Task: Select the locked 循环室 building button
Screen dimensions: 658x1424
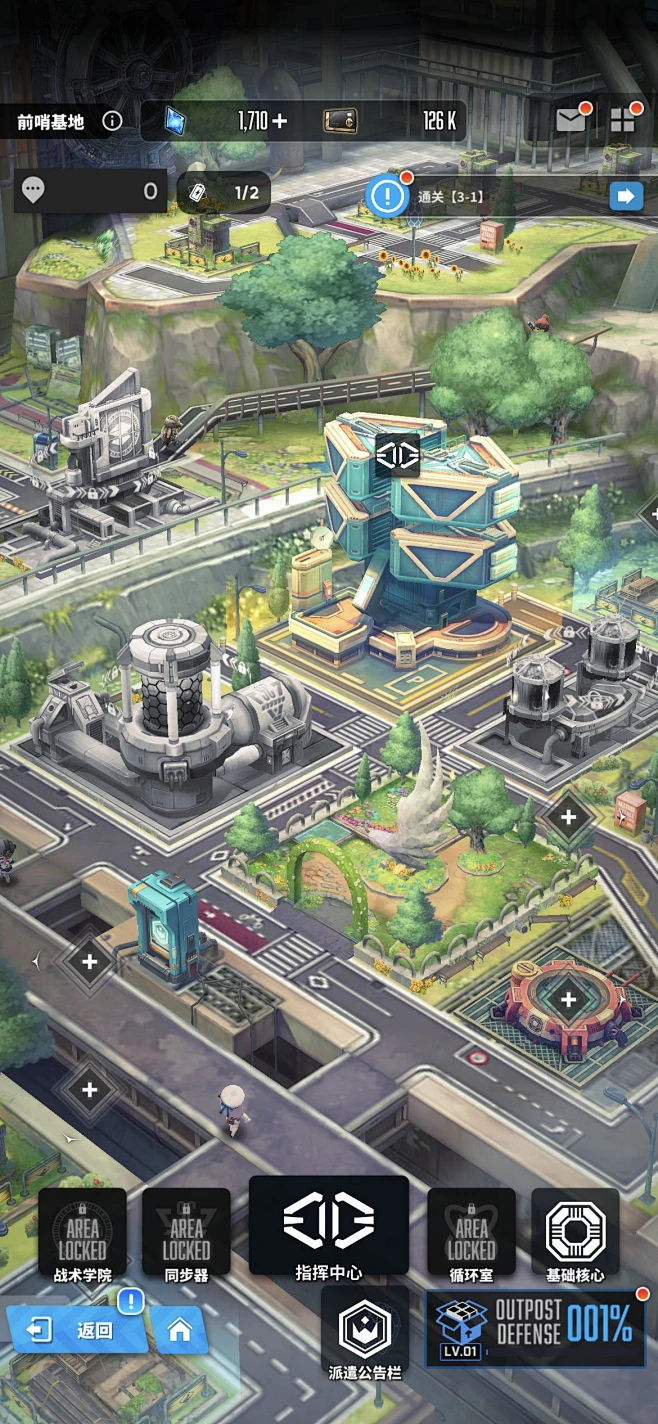Action: 471,1236
